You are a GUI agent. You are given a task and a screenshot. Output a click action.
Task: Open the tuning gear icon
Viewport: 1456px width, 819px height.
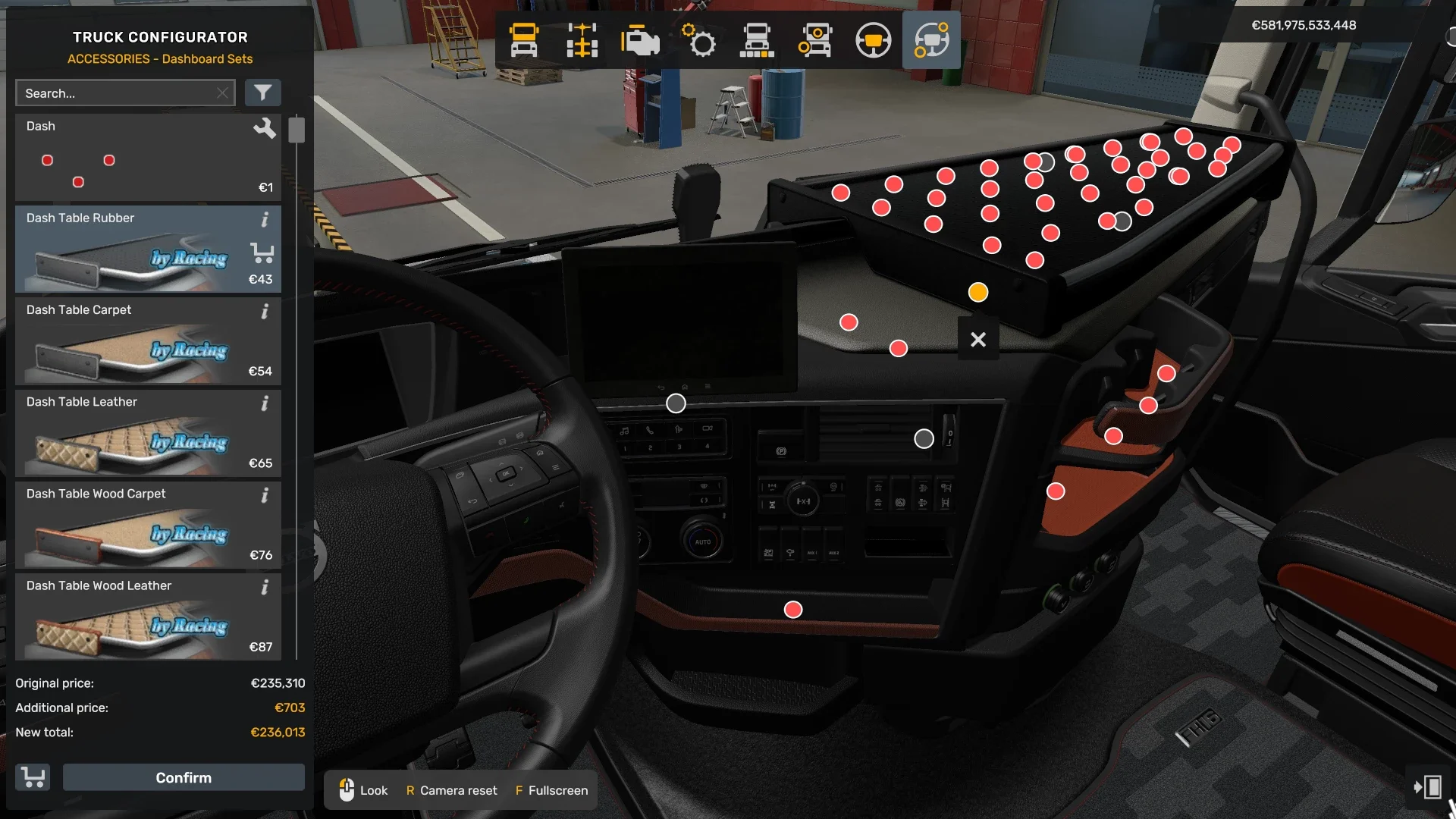tap(700, 40)
